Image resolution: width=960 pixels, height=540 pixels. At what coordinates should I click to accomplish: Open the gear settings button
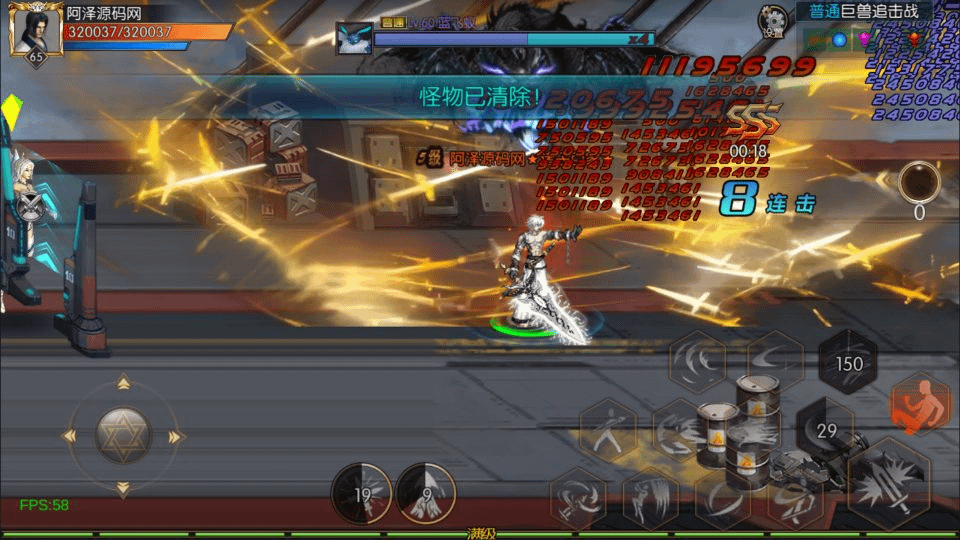pos(772,20)
